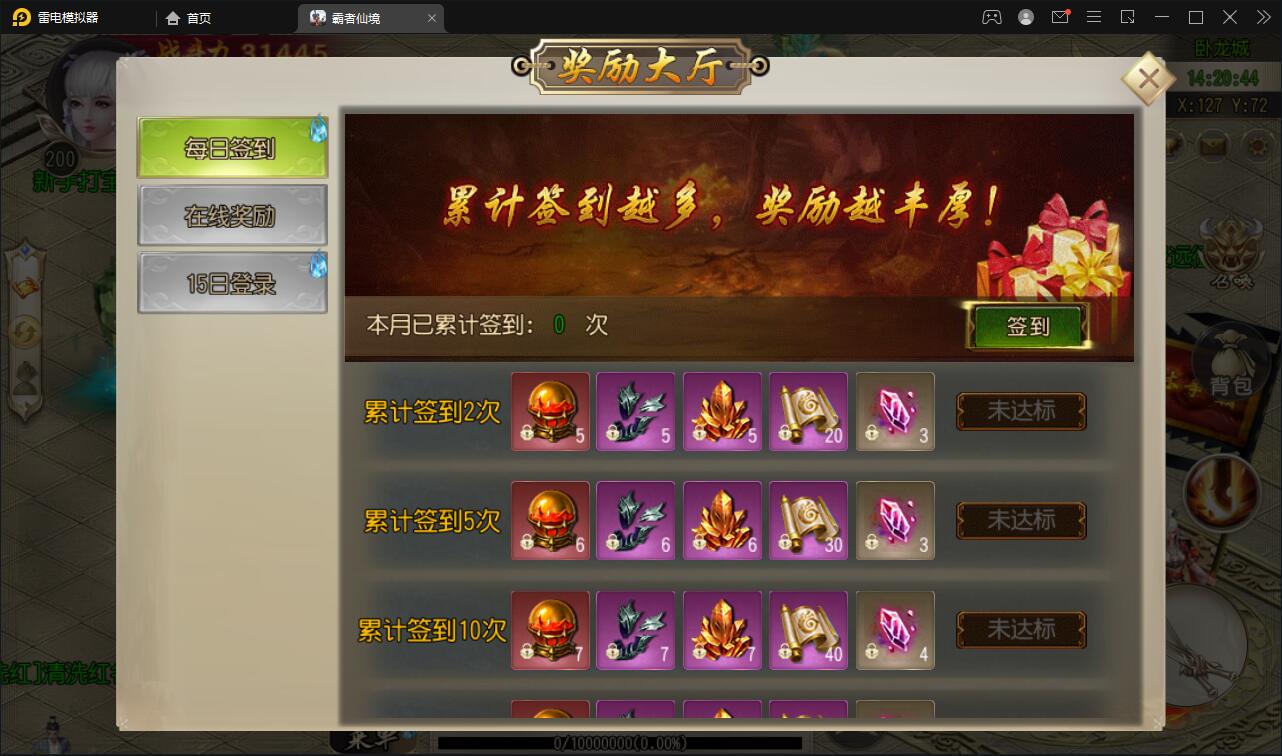1282x756 pixels.
Task: Click the scroll reward icon showing 20
Action: 808,411
